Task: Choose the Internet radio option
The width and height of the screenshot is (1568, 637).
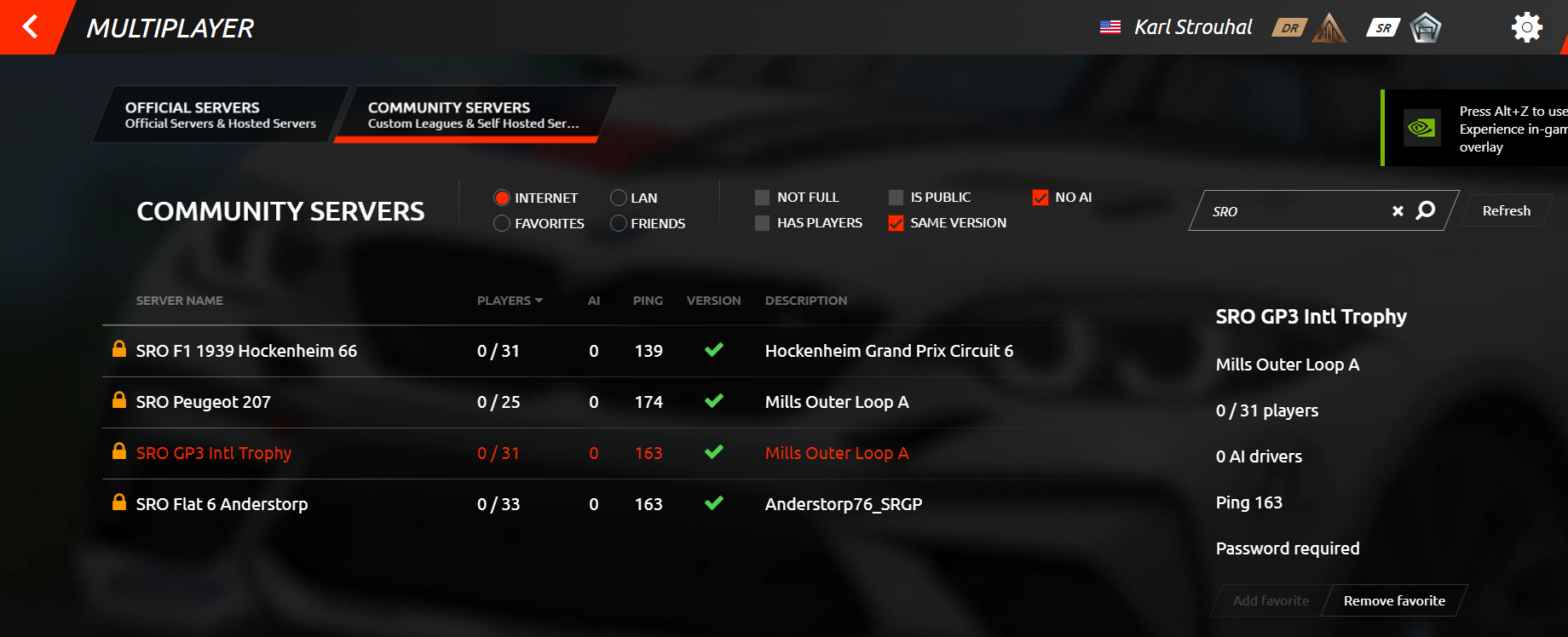Action: coord(502,198)
